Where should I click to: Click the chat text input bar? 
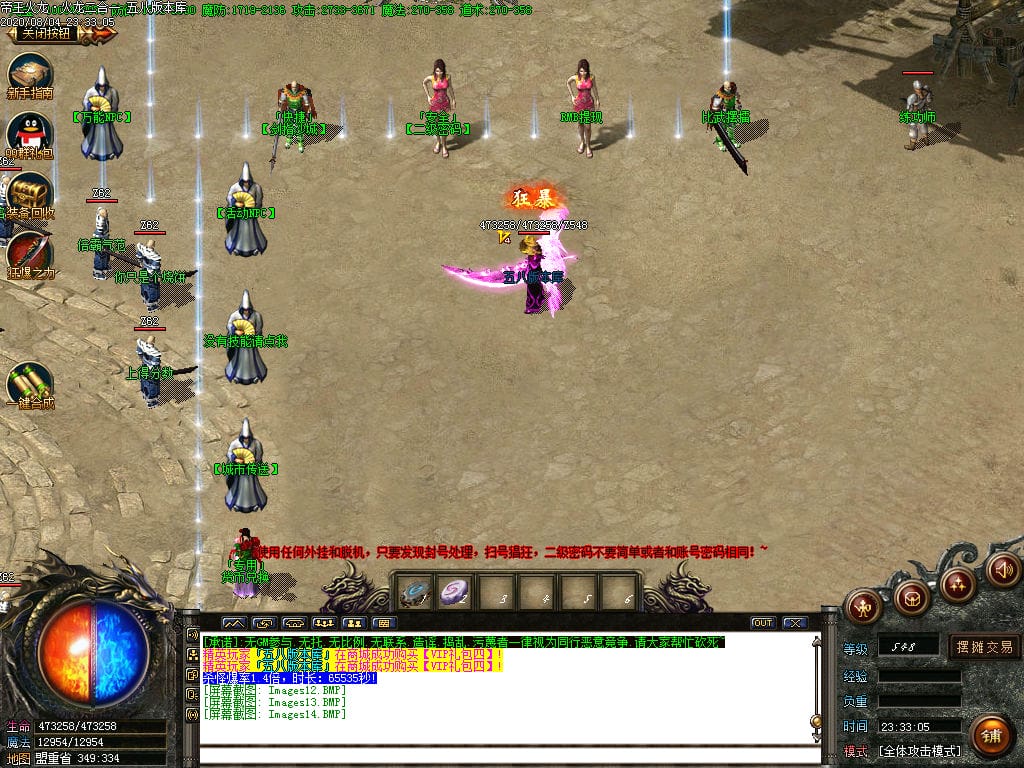click(505, 755)
